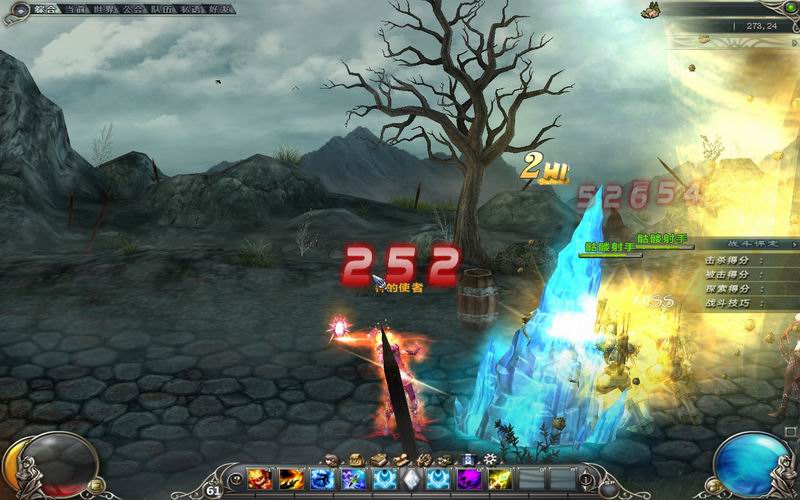
Task: Click the 战斗评定 battle rating panel header
Action: click(x=762, y=243)
